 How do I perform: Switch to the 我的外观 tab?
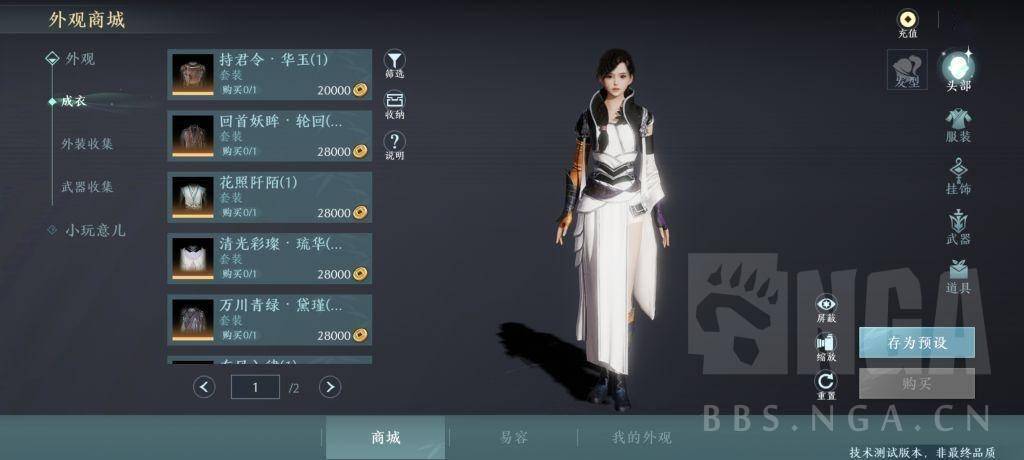click(642, 437)
